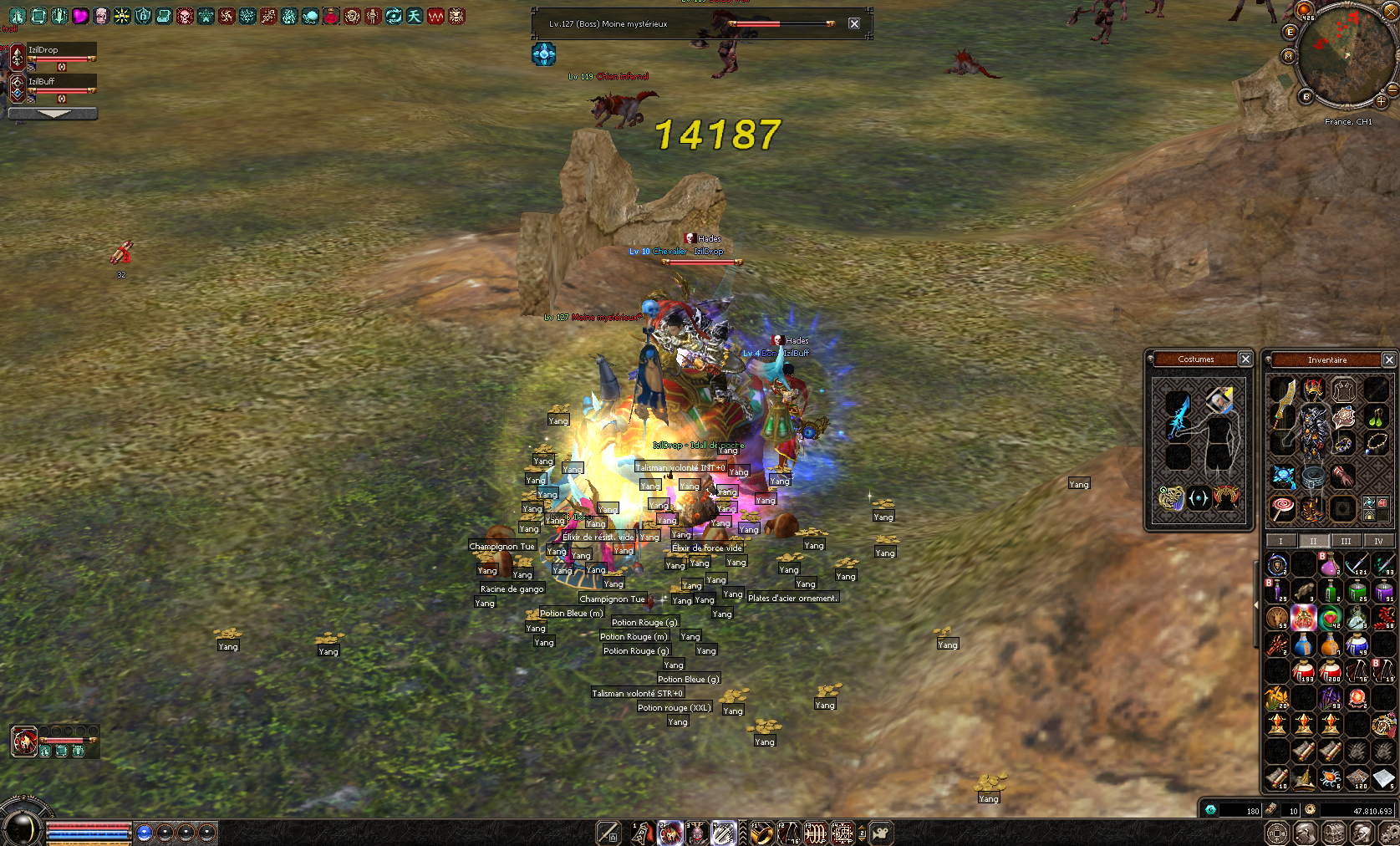
Task: Select the red potion stack of 200 in inventory
Action: [1330, 671]
